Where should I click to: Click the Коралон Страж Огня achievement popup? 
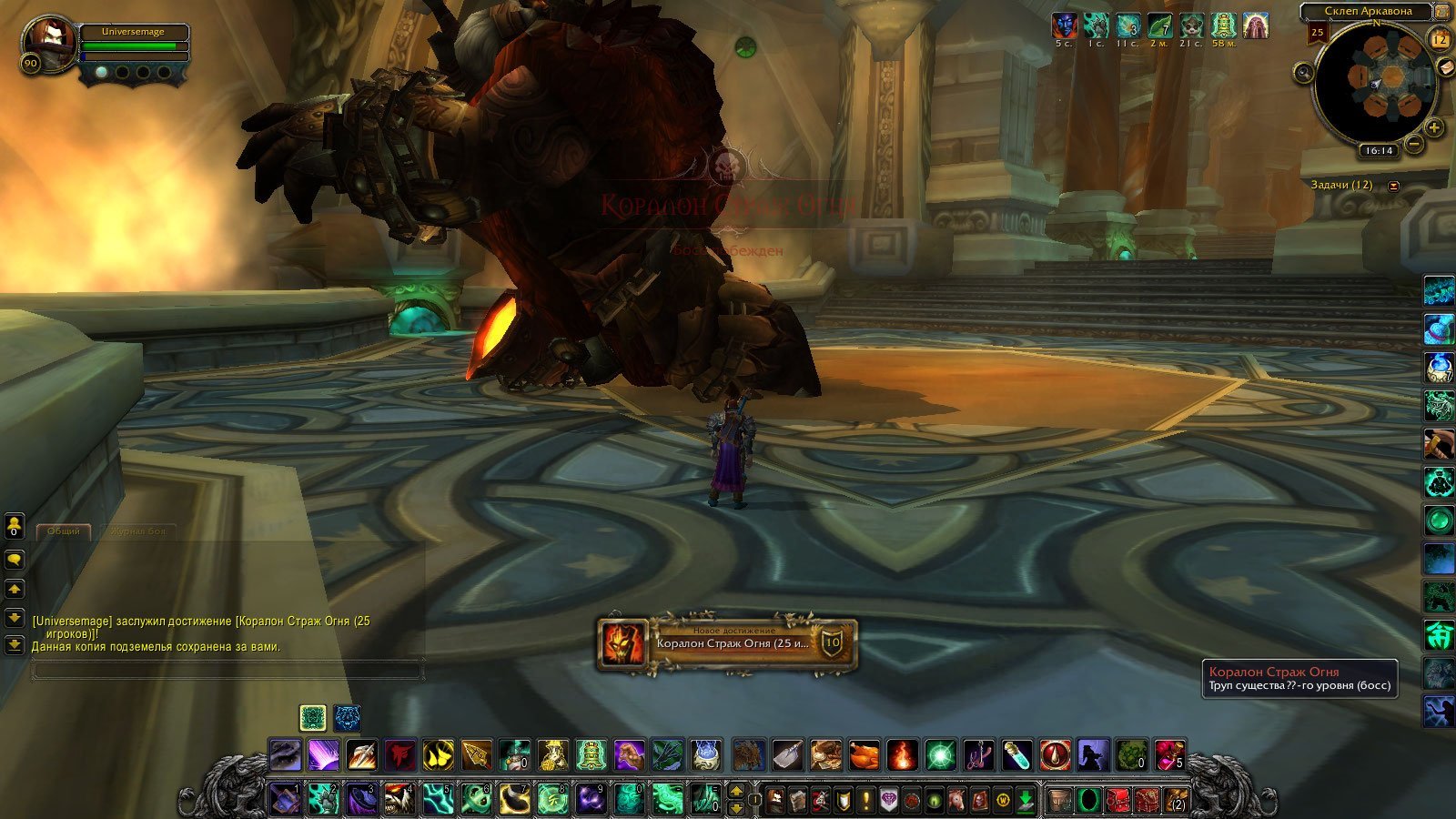point(727,643)
